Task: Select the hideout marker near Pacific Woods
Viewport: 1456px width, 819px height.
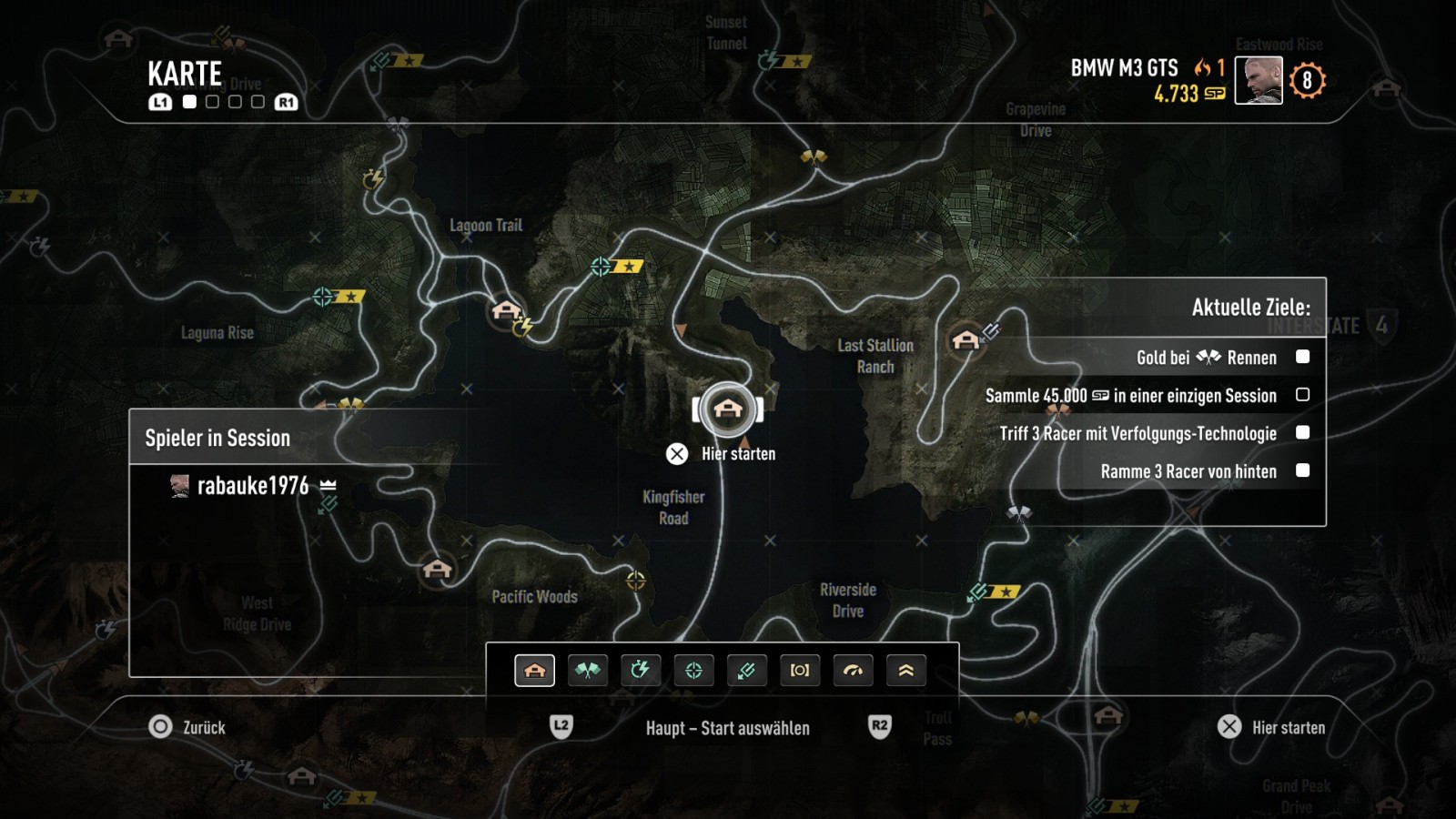Action: click(x=438, y=570)
